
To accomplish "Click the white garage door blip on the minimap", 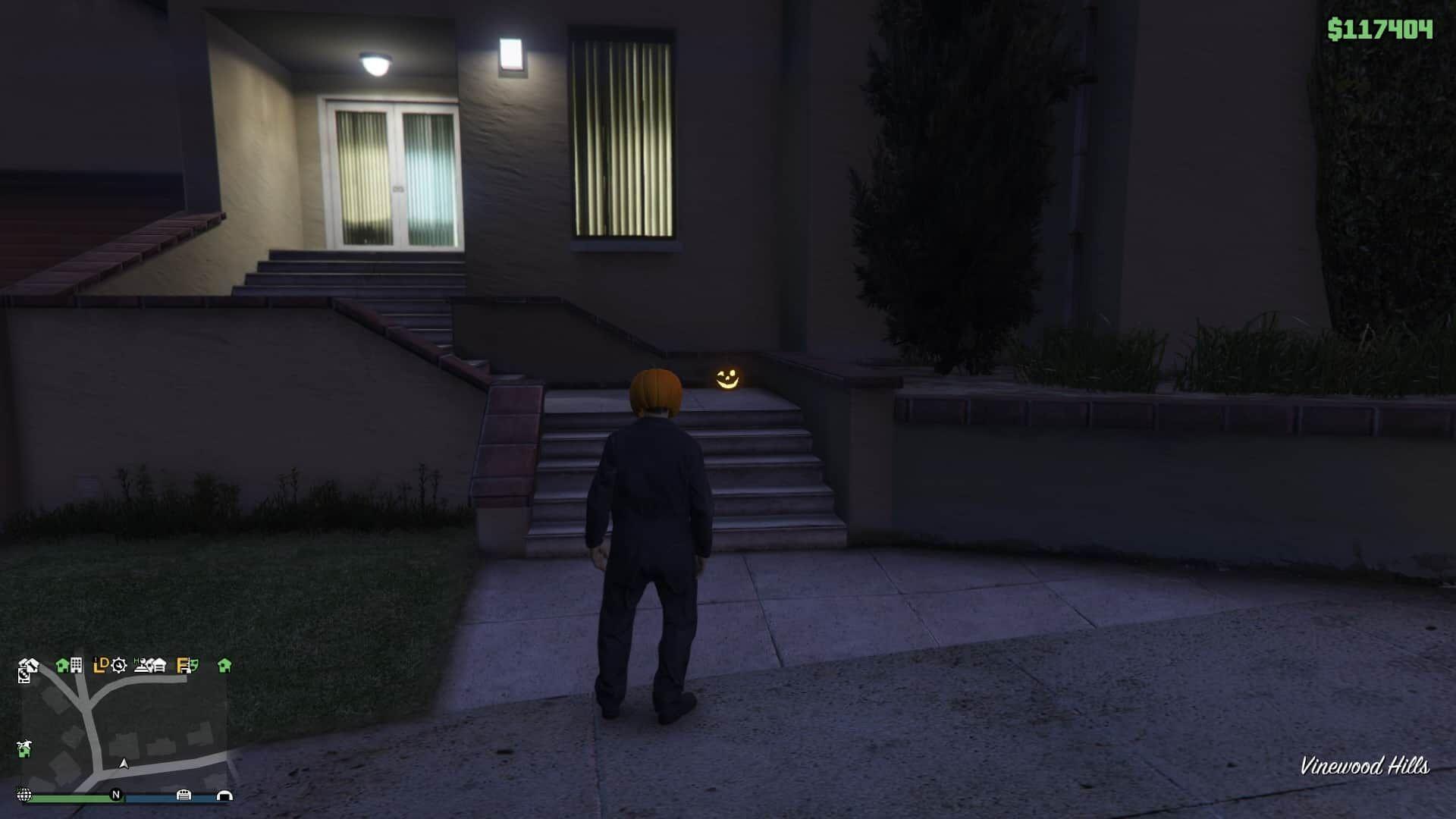I will 158,666.
